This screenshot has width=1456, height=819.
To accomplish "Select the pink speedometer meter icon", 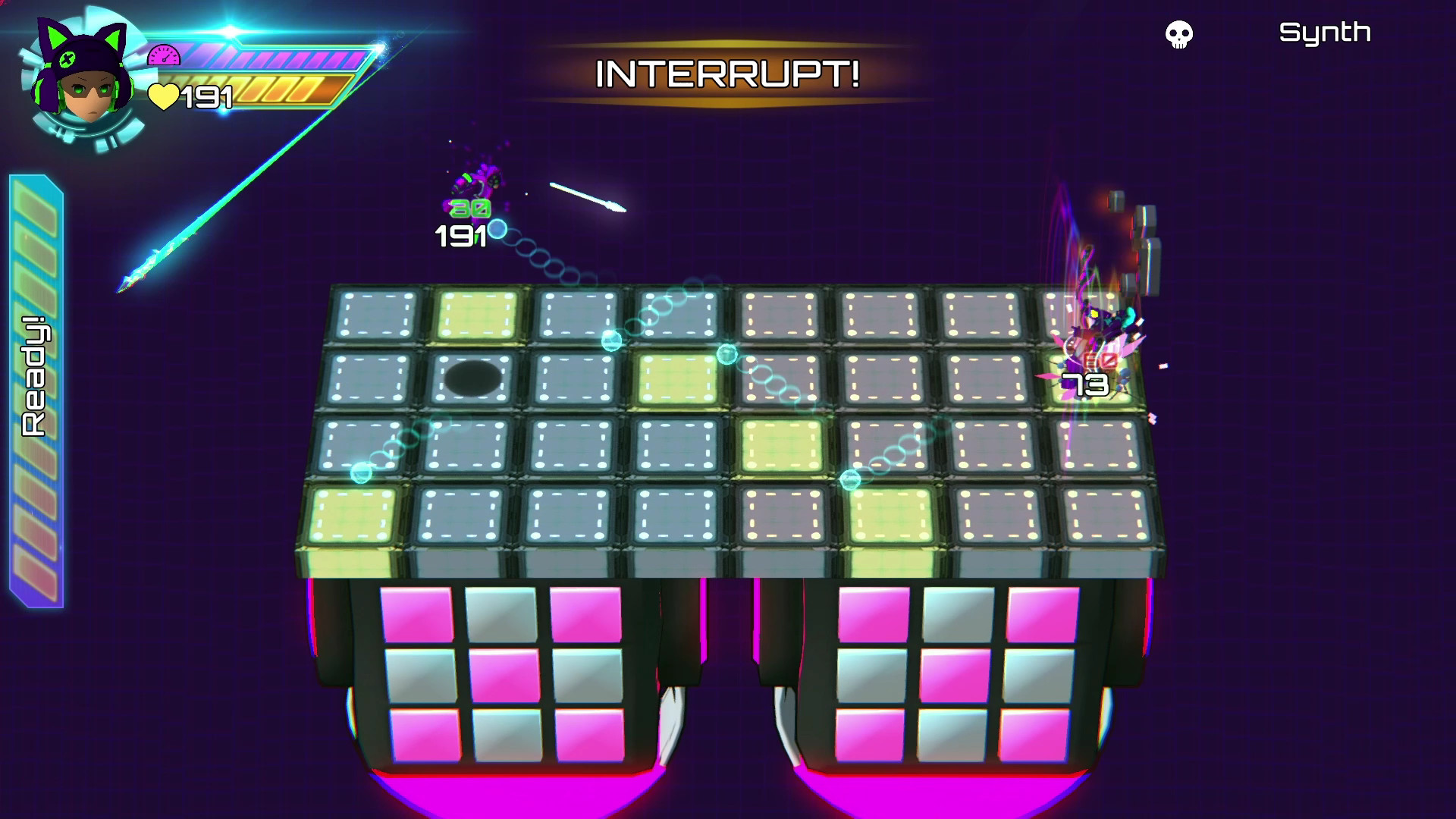I will coord(163,55).
